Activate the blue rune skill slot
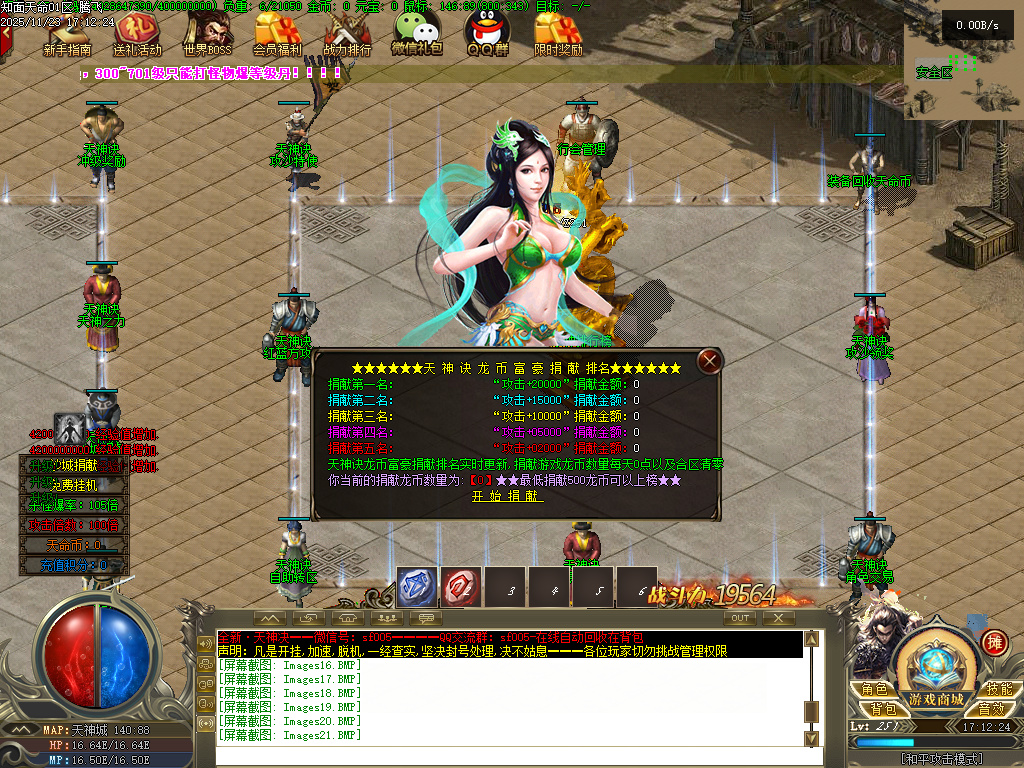The width and height of the screenshot is (1024, 768). coord(417,588)
